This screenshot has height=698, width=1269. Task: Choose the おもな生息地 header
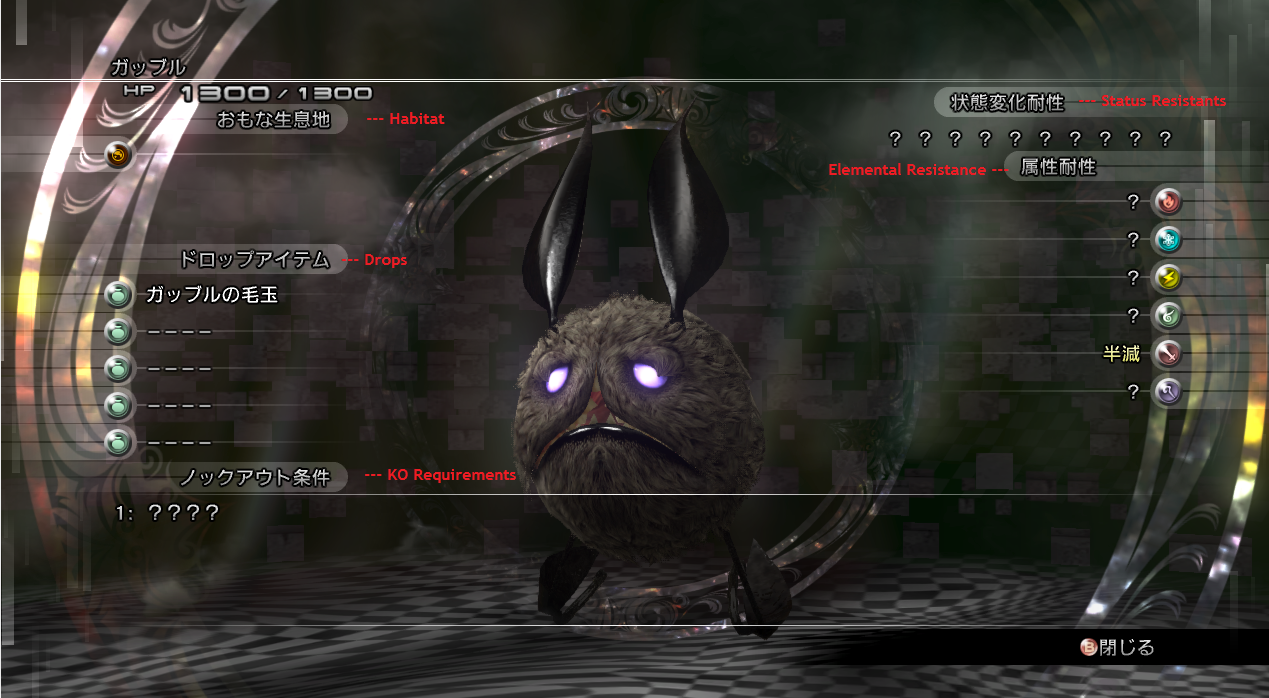pos(273,121)
